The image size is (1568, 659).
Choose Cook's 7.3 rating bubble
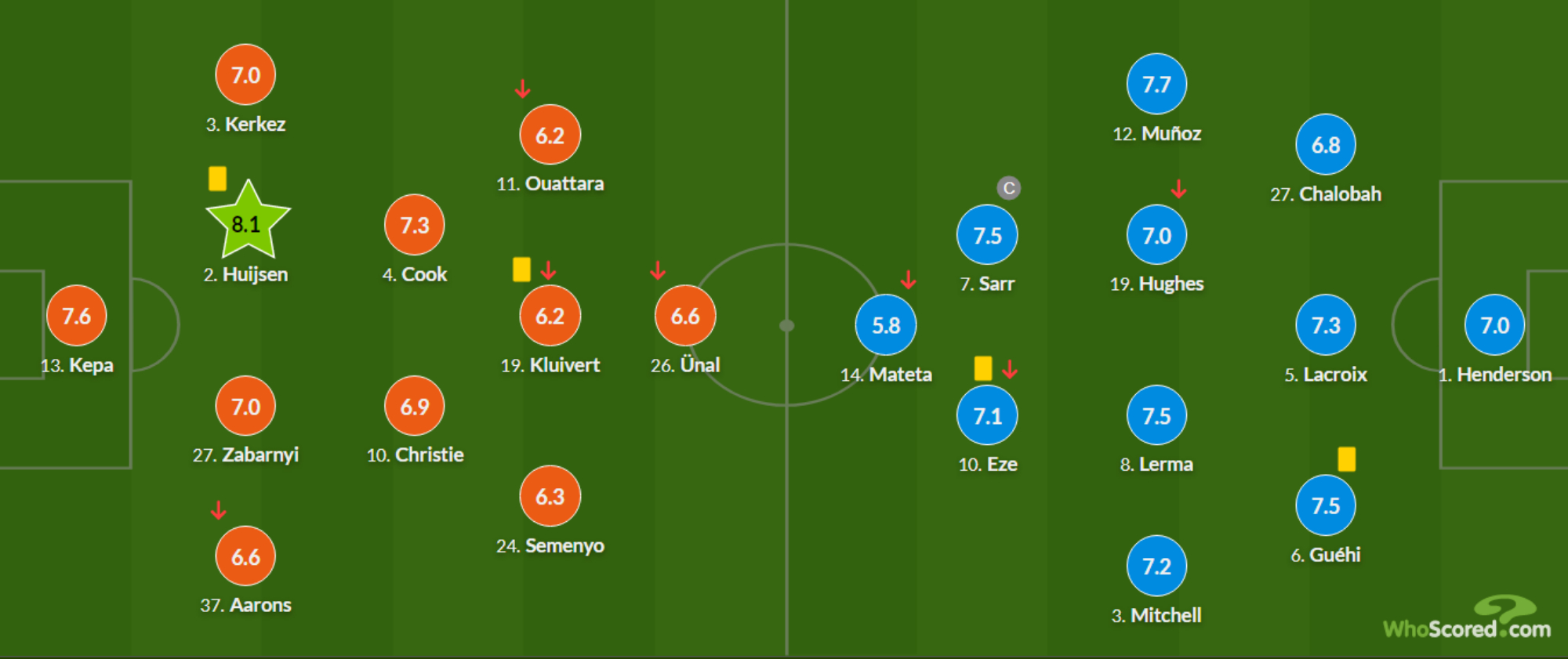pos(415,226)
